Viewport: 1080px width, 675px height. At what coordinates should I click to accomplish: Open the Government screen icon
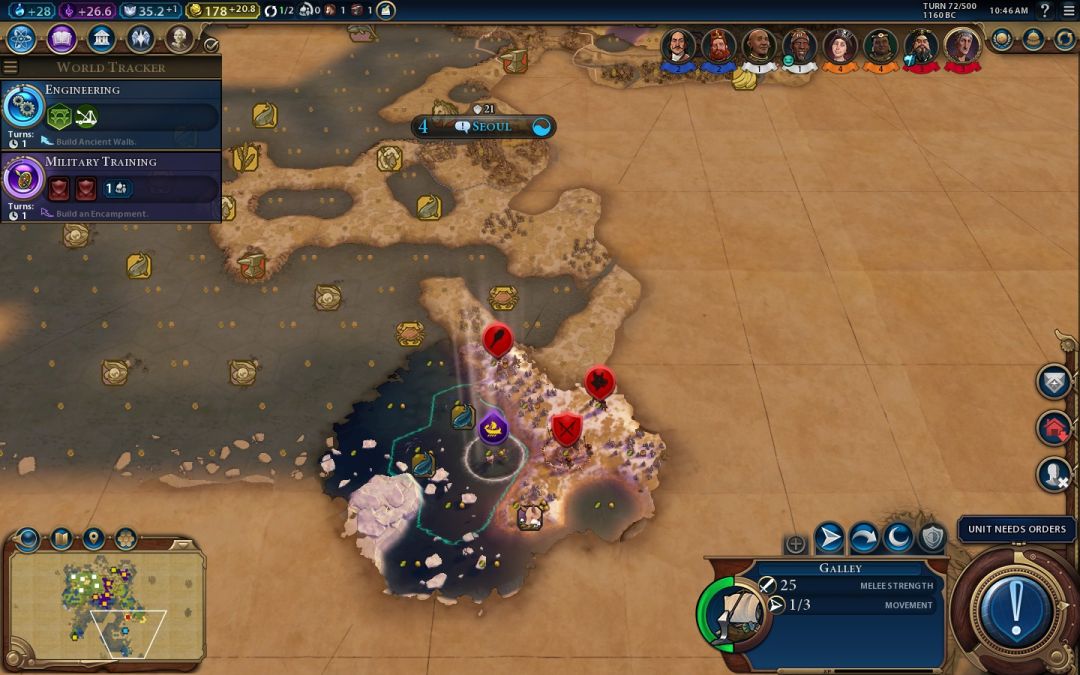click(100, 39)
